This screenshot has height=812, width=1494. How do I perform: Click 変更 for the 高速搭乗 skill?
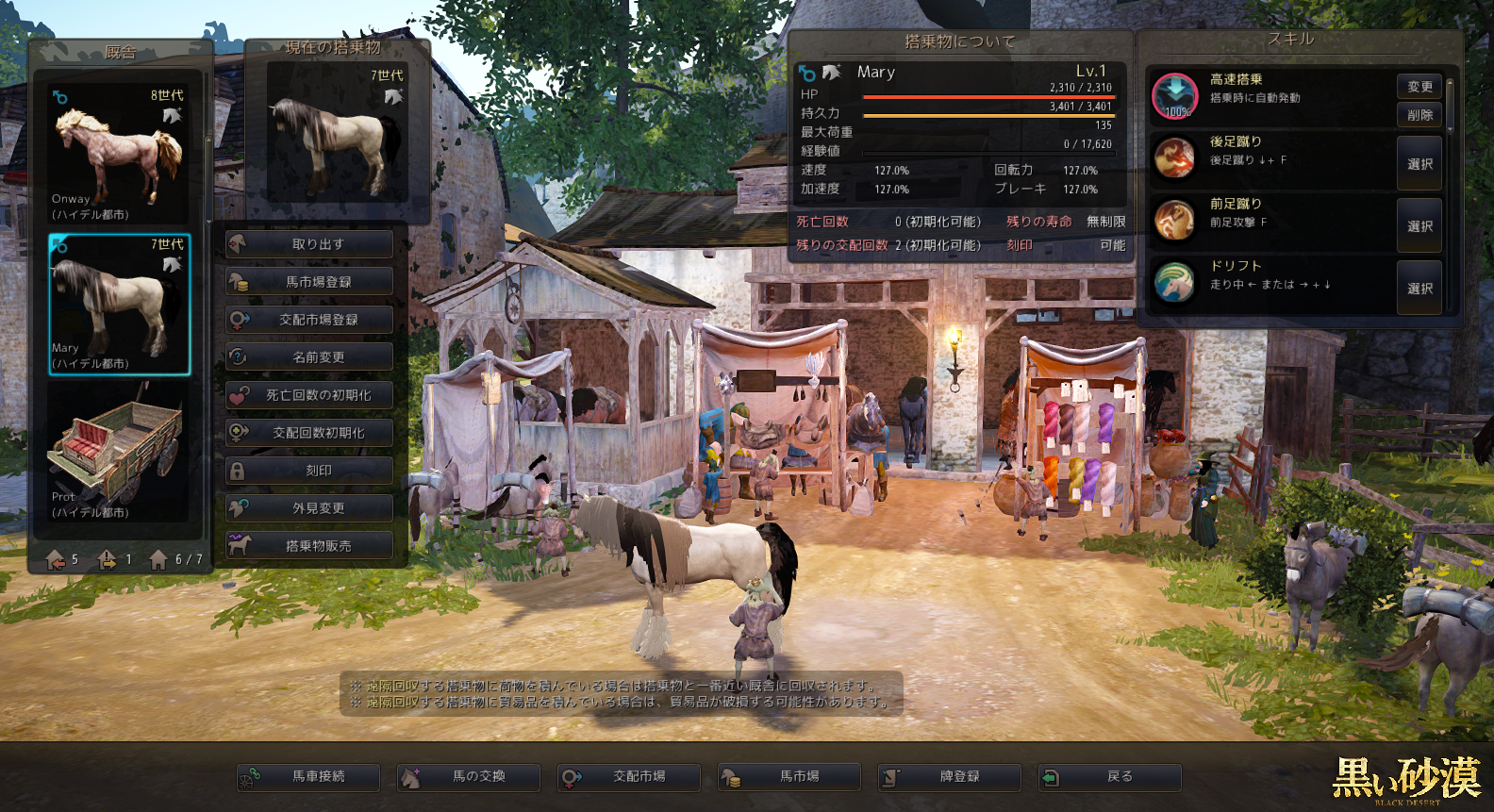click(x=1419, y=87)
